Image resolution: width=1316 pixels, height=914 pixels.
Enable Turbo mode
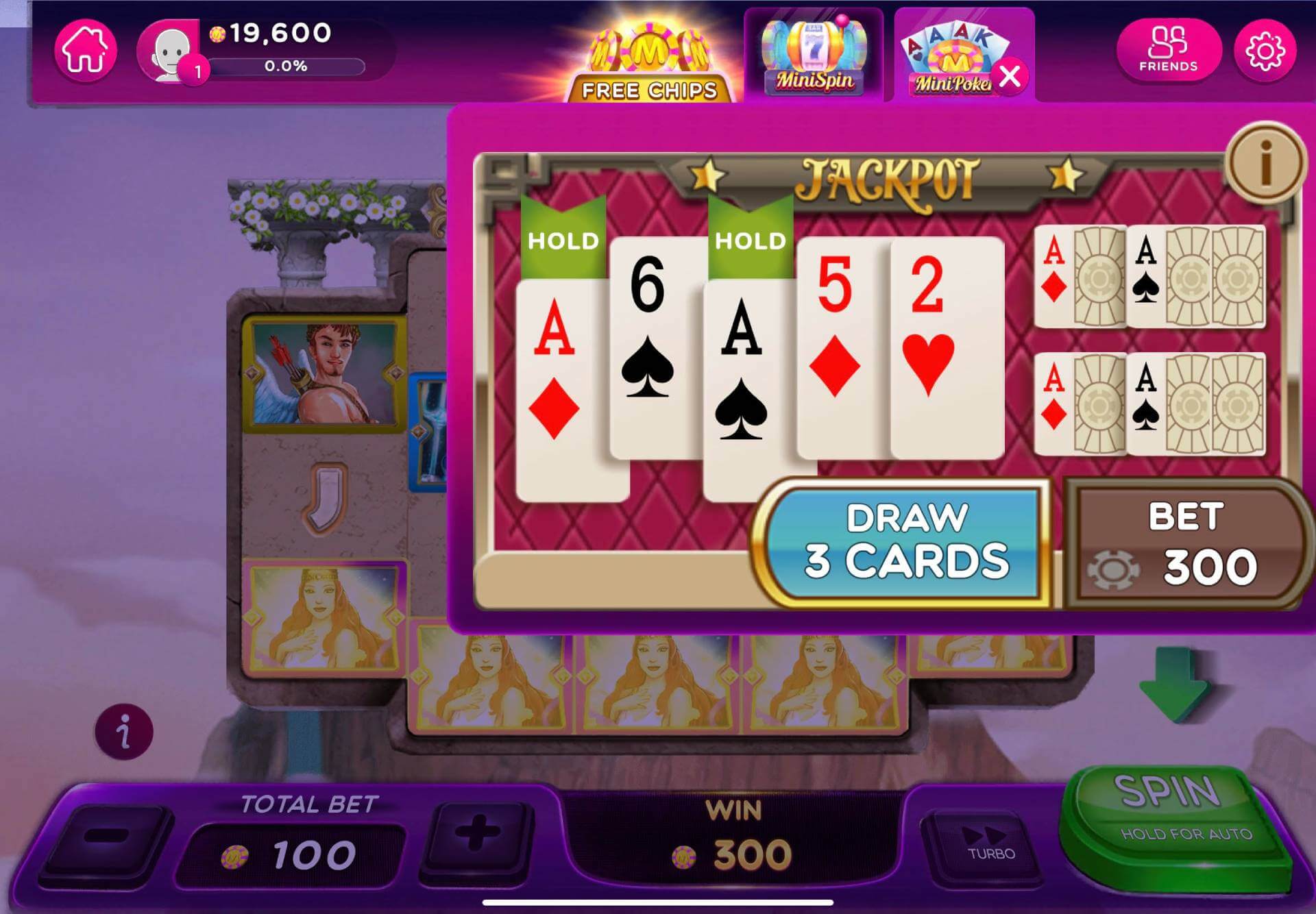point(989,843)
